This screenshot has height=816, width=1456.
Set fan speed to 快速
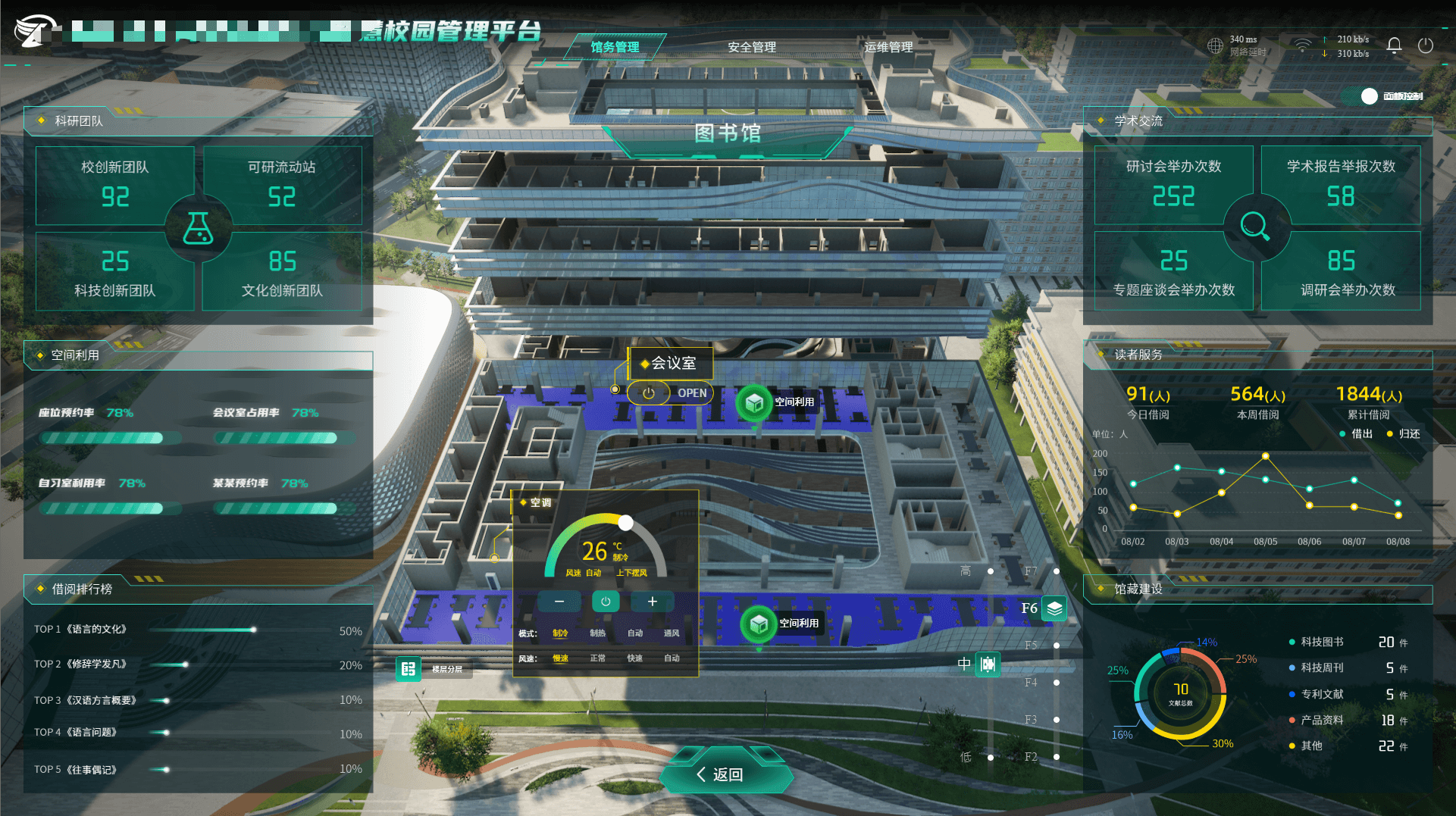pos(634,658)
